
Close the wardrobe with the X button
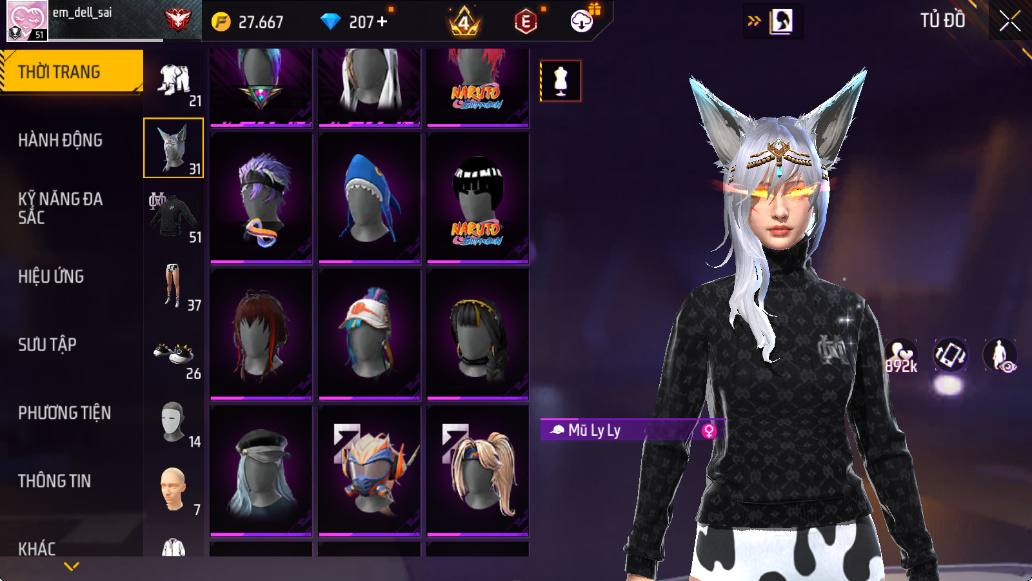pyautogui.click(x=1009, y=21)
